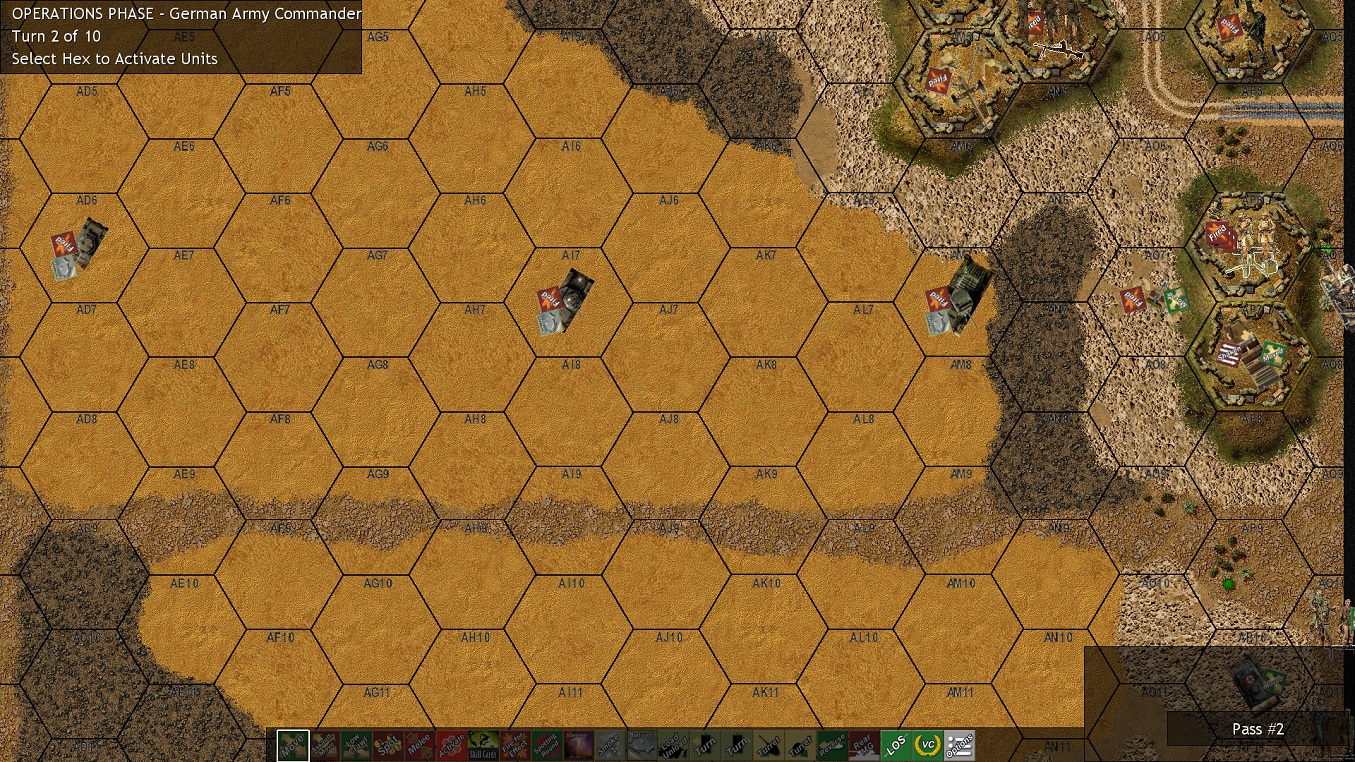Open the Options menu

[x=958, y=744]
